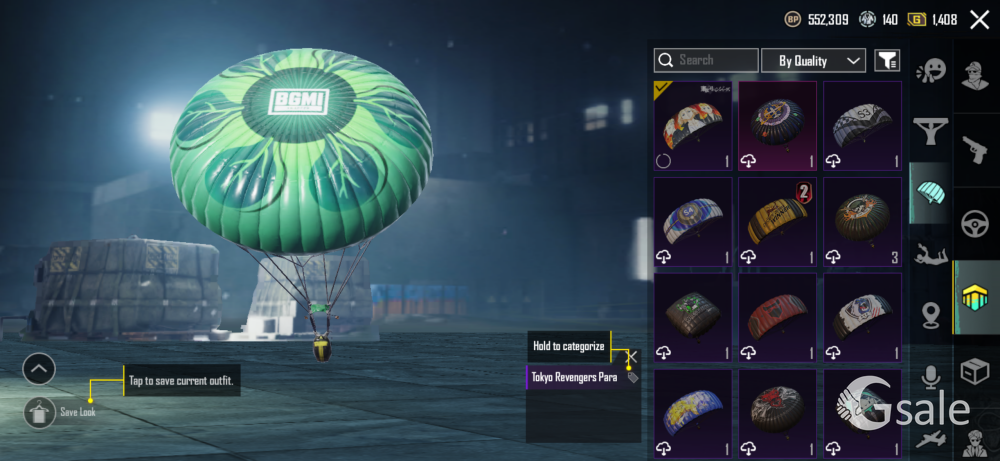Switch to the skydiving pose tab

point(930,254)
